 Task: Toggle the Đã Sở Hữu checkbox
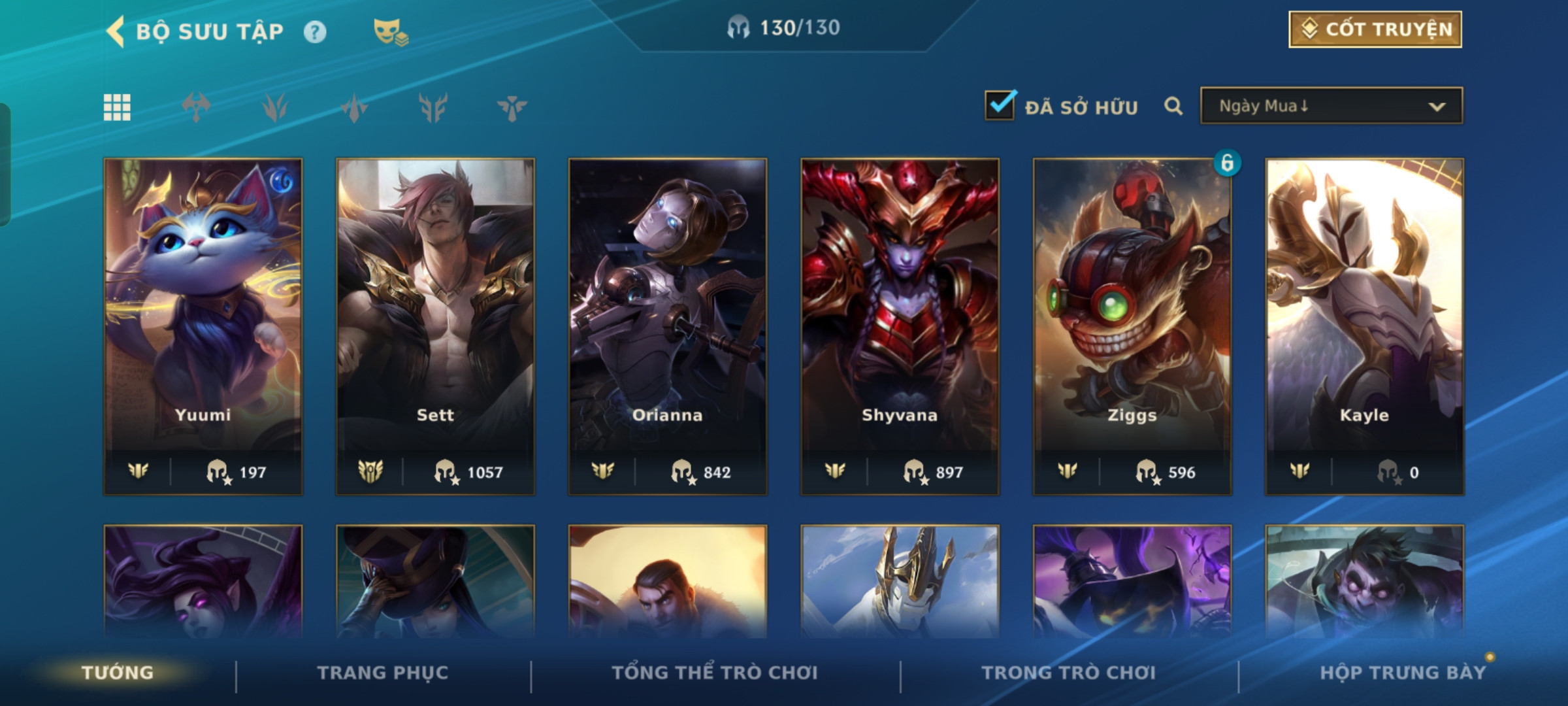(x=1000, y=106)
